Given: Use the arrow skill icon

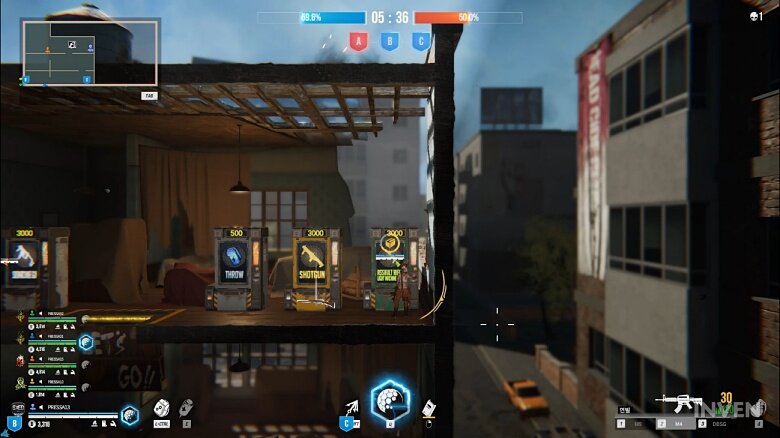Looking at the screenshot, I should pos(351,407).
